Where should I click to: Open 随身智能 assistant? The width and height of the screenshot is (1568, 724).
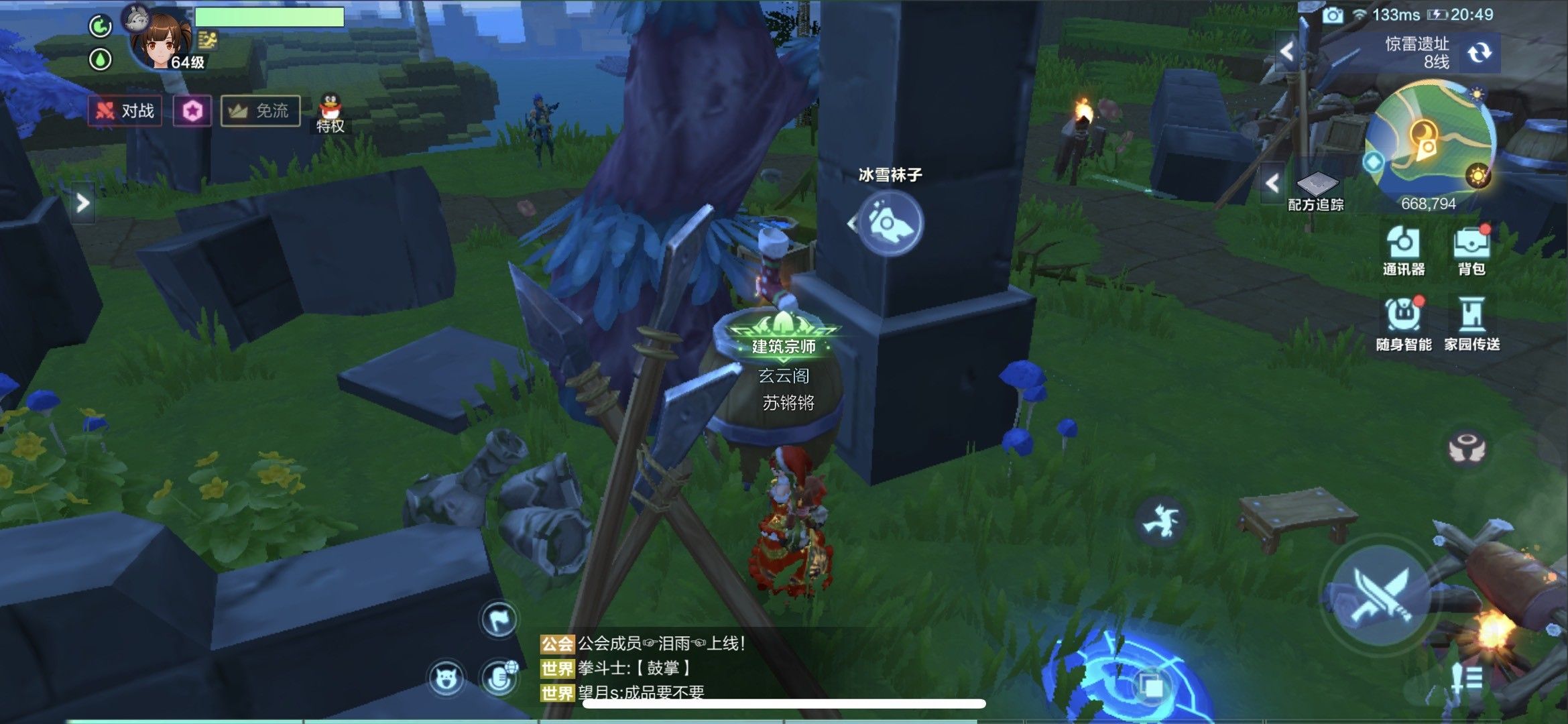pyautogui.click(x=1403, y=324)
